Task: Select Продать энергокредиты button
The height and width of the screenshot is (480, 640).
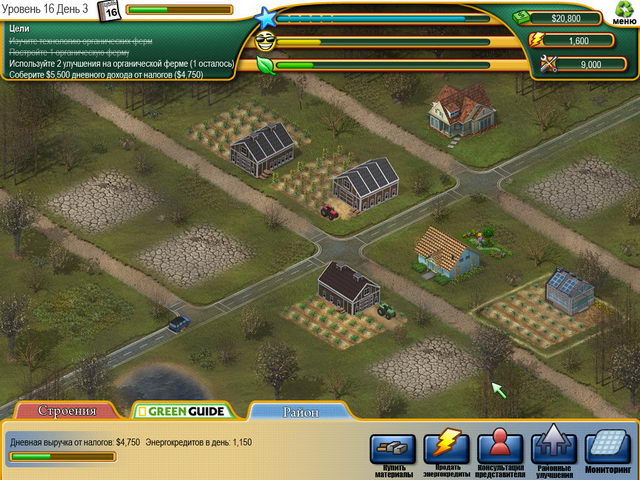Action: (x=446, y=449)
